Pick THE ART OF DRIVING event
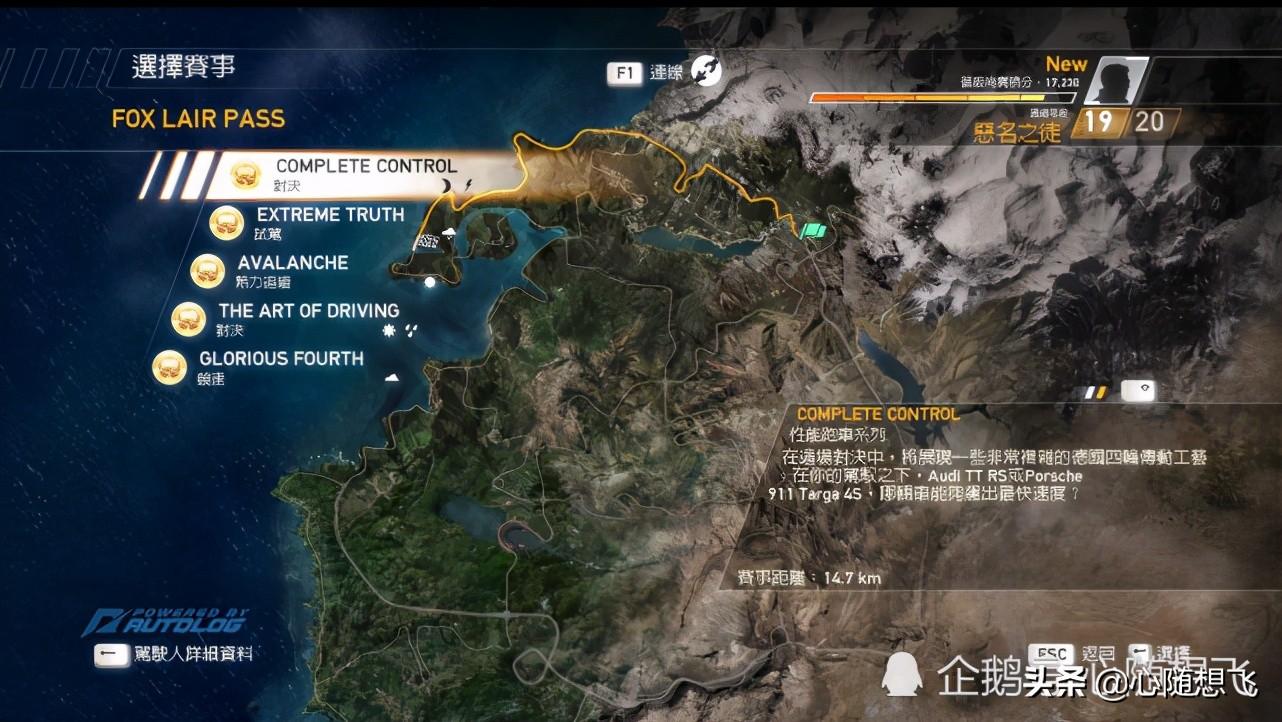The width and height of the screenshot is (1282, 722). click(308, 311)
